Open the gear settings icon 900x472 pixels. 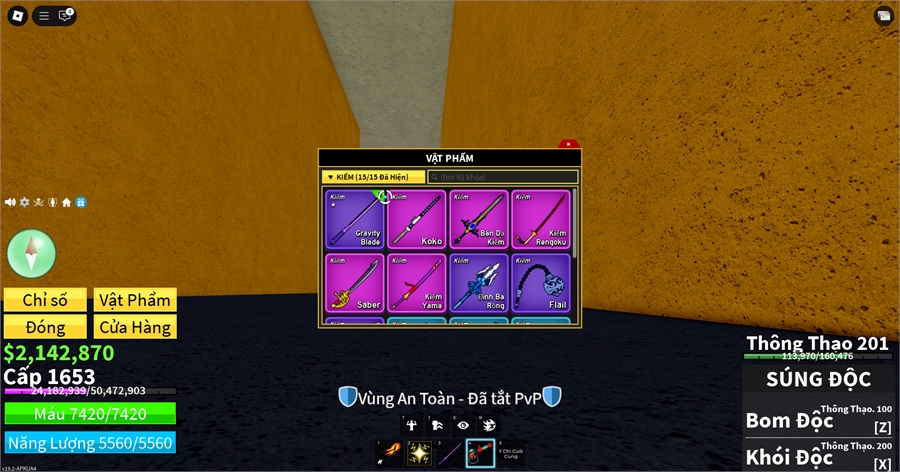tap(25, 202)
